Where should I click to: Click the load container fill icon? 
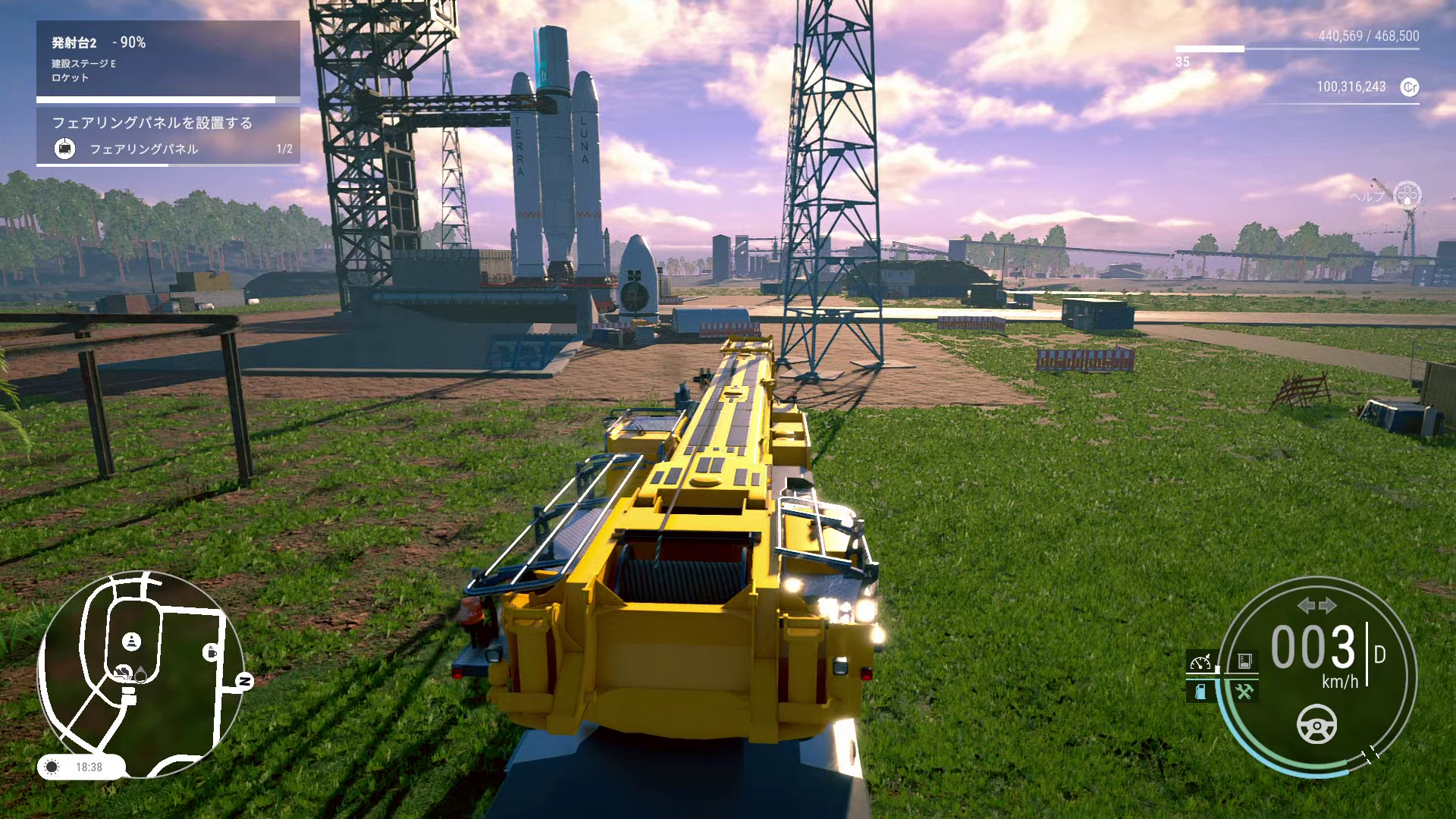[x=1244, y=662]
